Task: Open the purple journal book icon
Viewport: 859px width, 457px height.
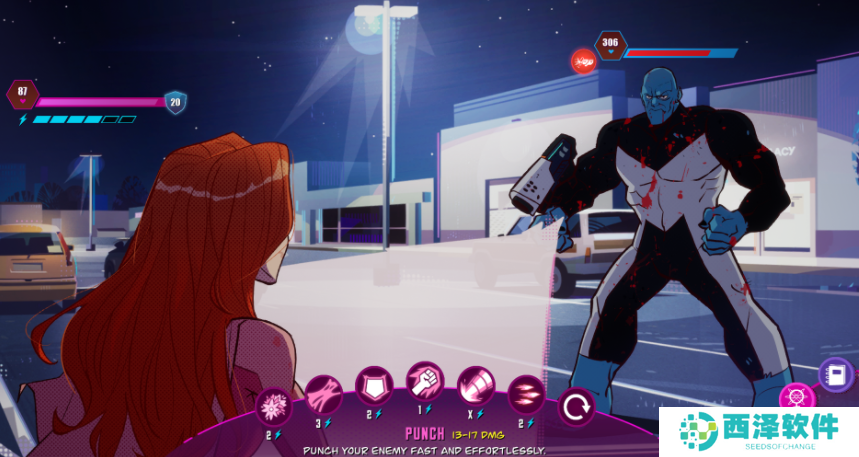Action: tap(834, 374)
